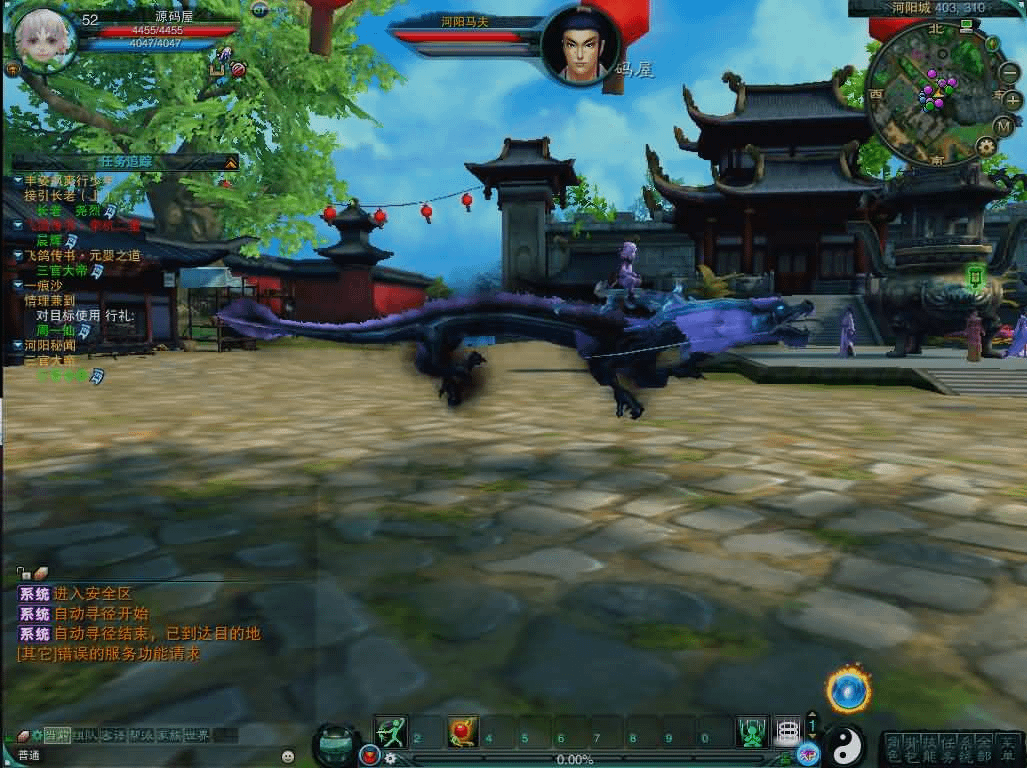Screen dimensions: 1027x768
Task: Select the 河阳马夫 target portrait
Action: (x=581, y=45)
